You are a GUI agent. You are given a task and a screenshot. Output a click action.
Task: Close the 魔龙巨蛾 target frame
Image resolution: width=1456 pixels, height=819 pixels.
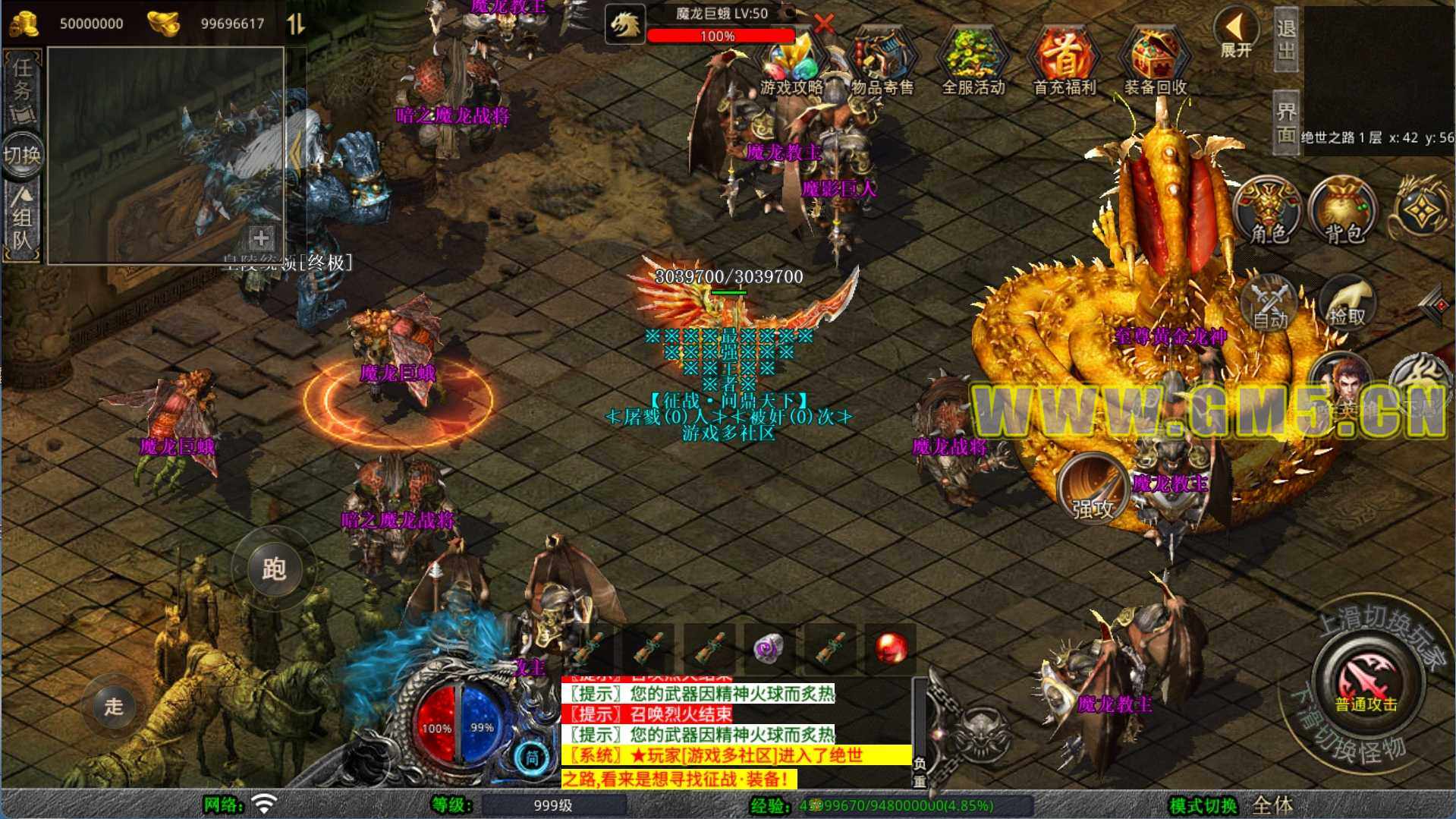(x=824, y=23)
